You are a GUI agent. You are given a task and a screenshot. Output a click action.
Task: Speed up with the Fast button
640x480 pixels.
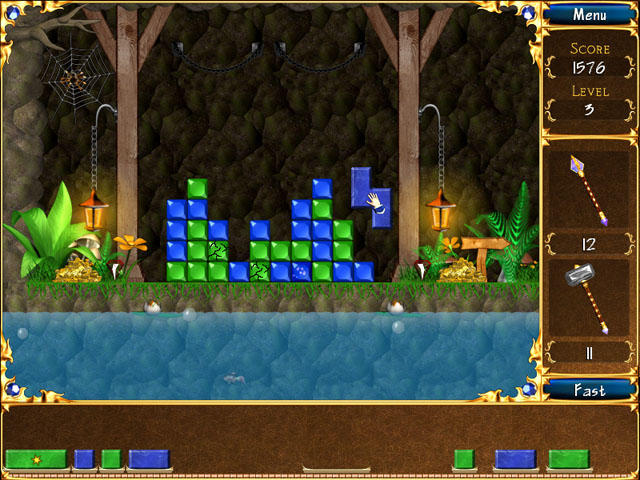coord(589,389)
